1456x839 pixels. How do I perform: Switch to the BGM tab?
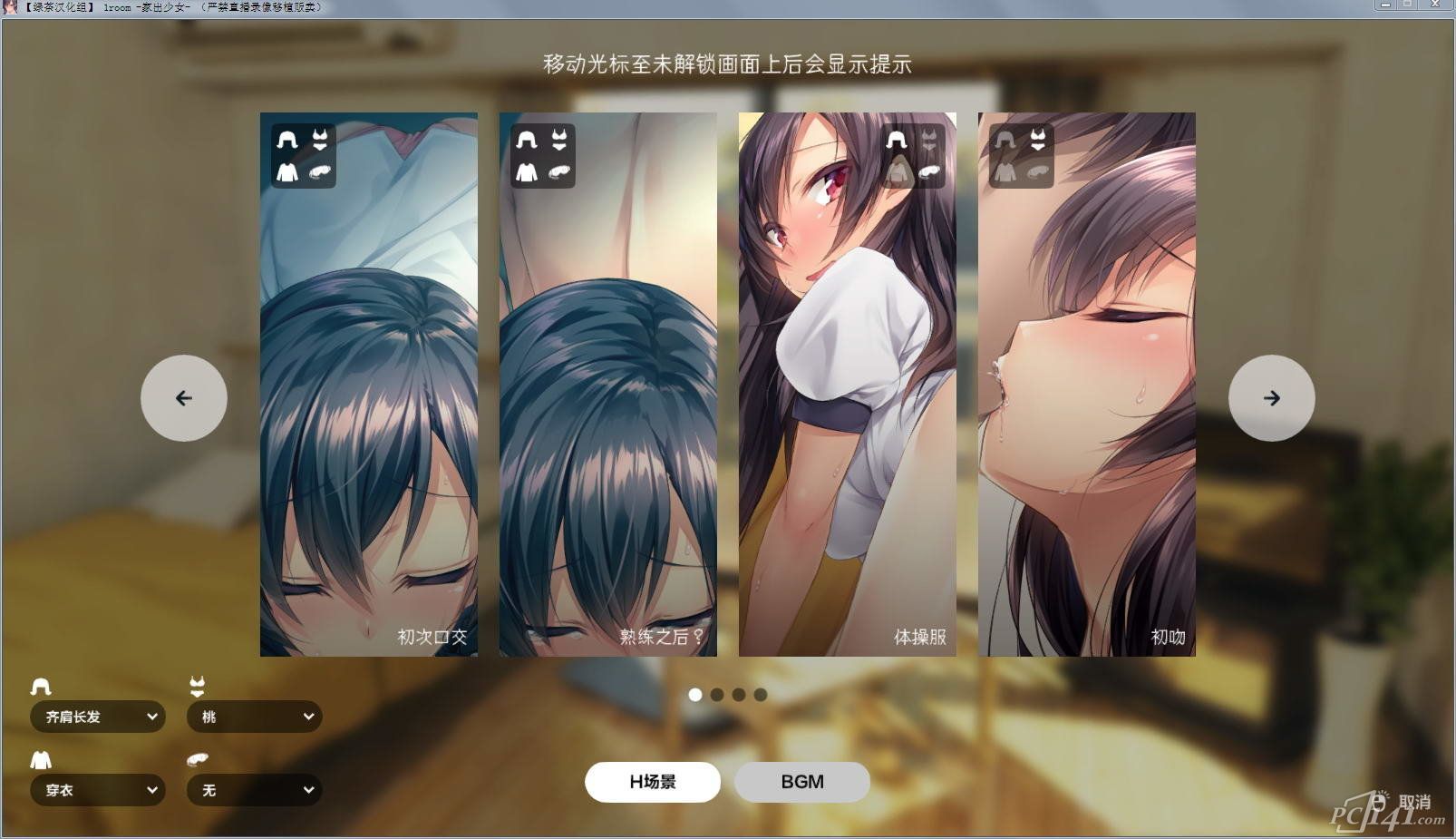(x=801, y=781)
